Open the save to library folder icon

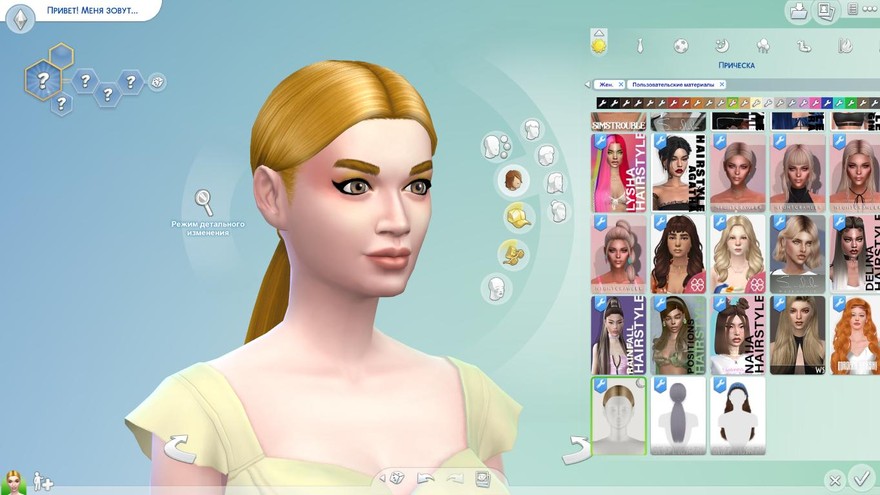point(799,12)
